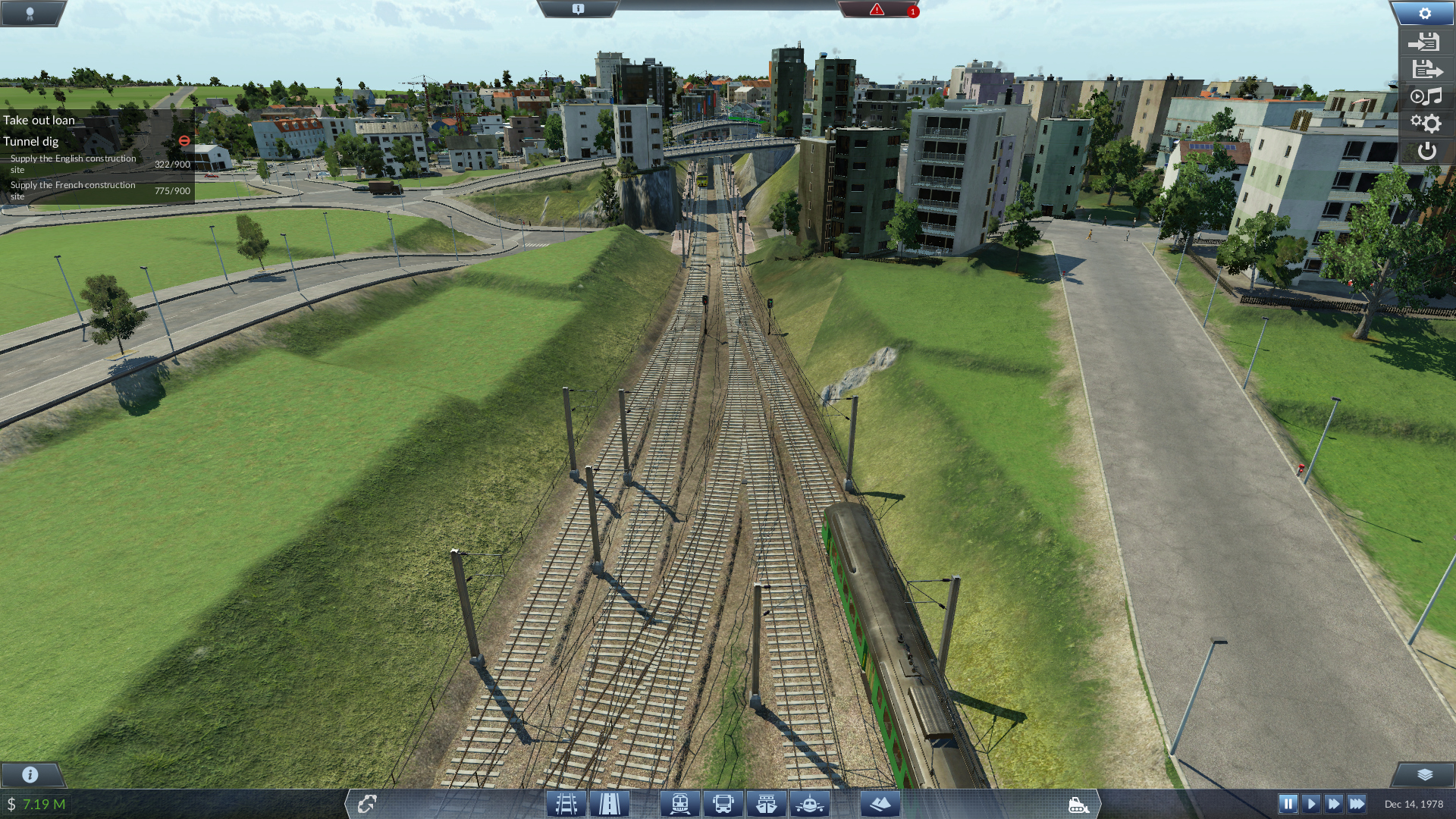Open the train station build menu

tap(679, 804)
